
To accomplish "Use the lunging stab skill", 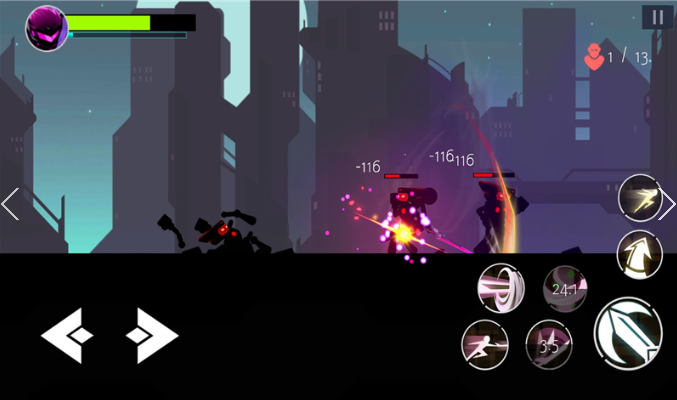I will pos(485,344).
